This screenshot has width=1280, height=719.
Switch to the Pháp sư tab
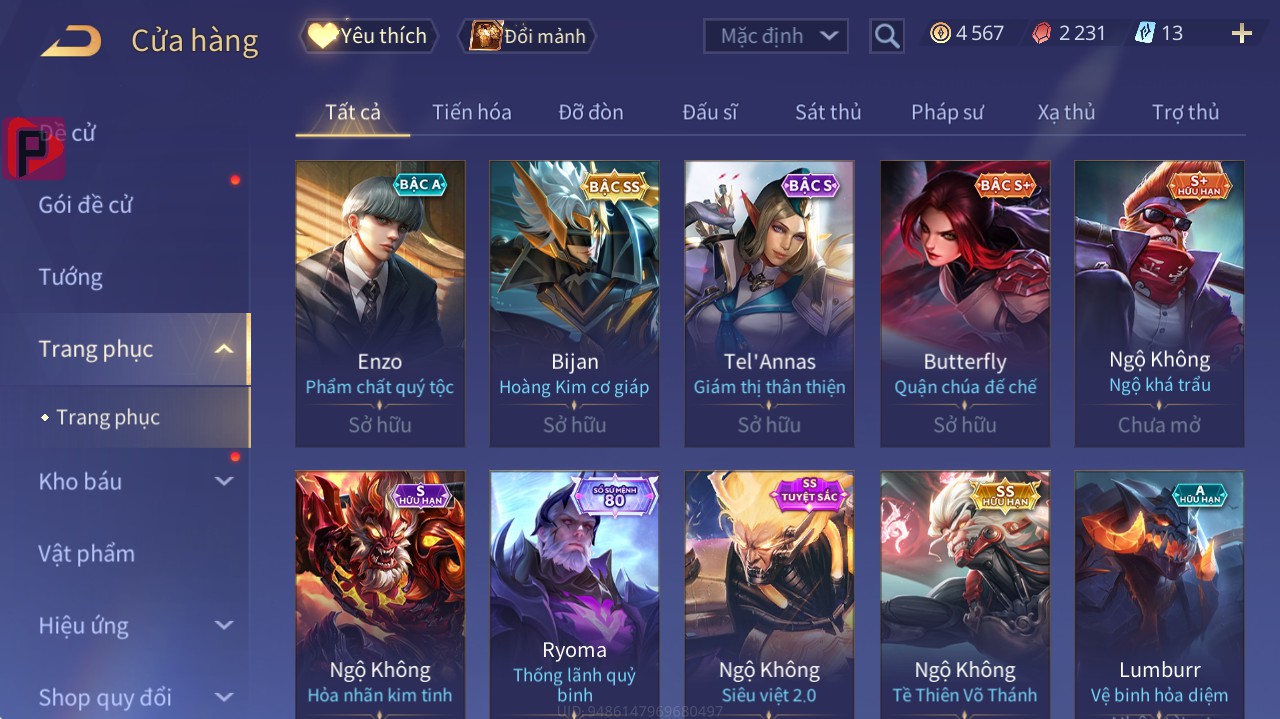(947, 112)
